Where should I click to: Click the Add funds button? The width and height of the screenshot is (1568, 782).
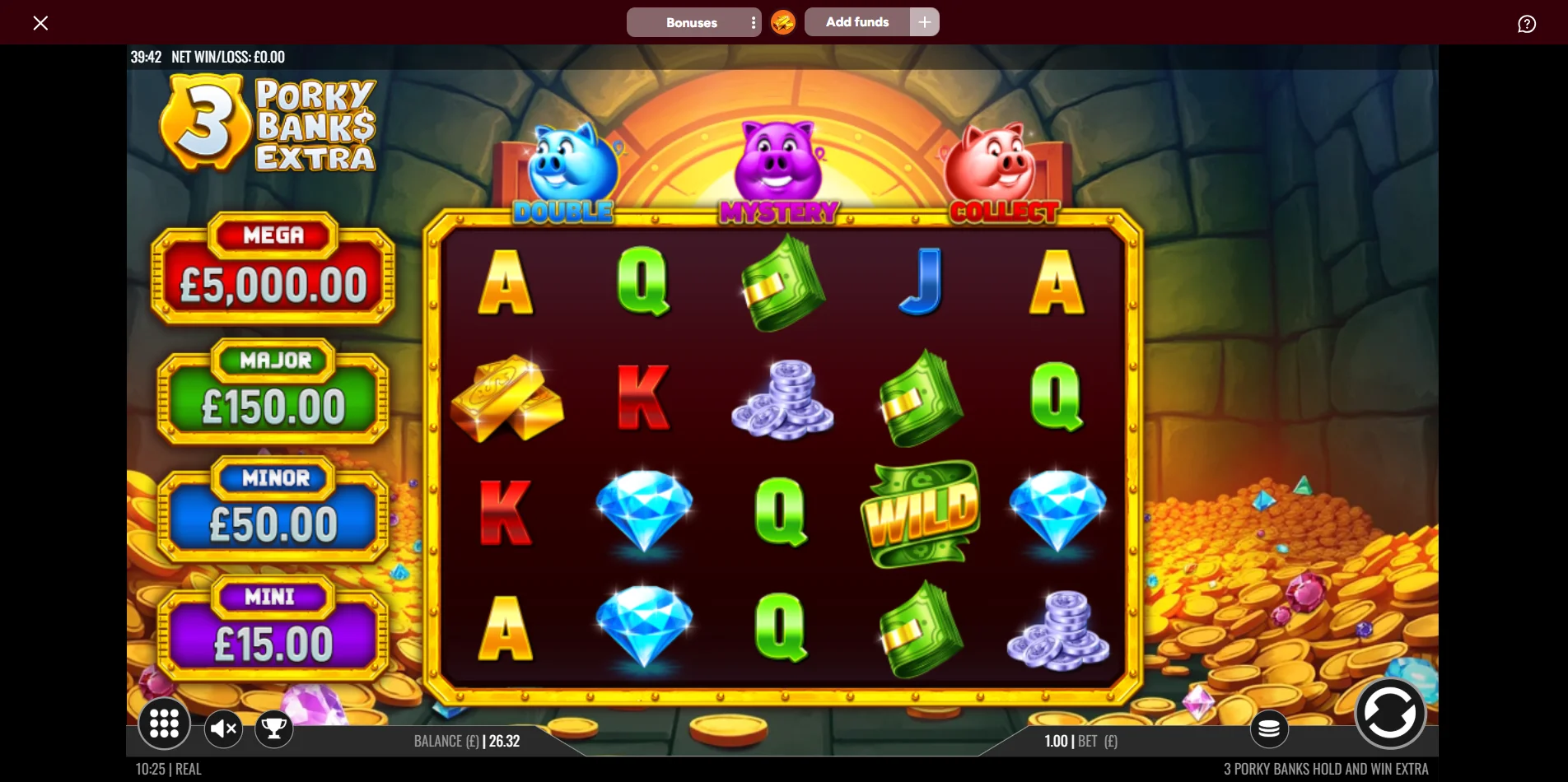pyautogui.click(x=856, y=22)
